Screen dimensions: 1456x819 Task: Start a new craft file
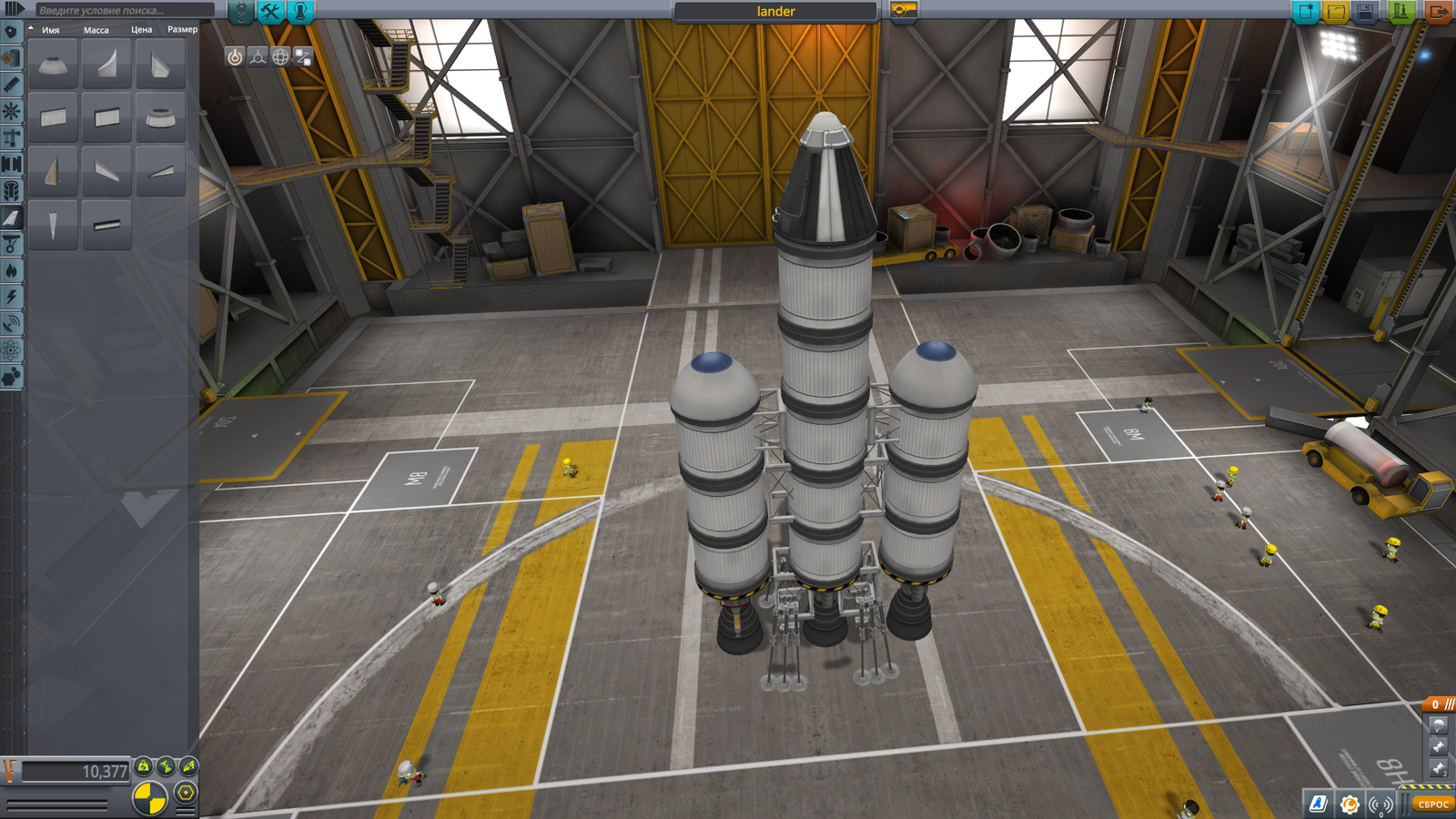tap(1306, 12)
